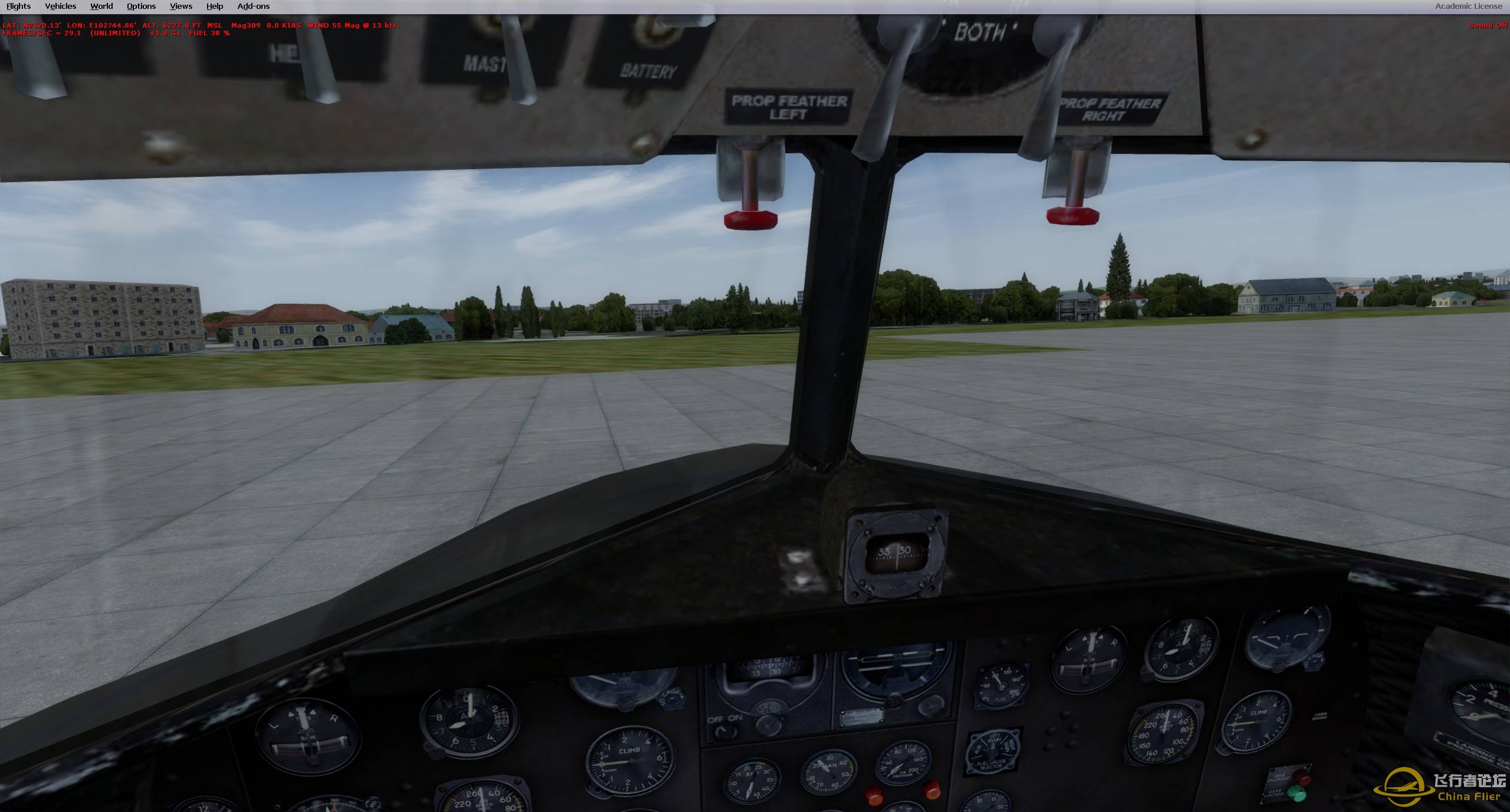Open the World menu

coord(100,6)
